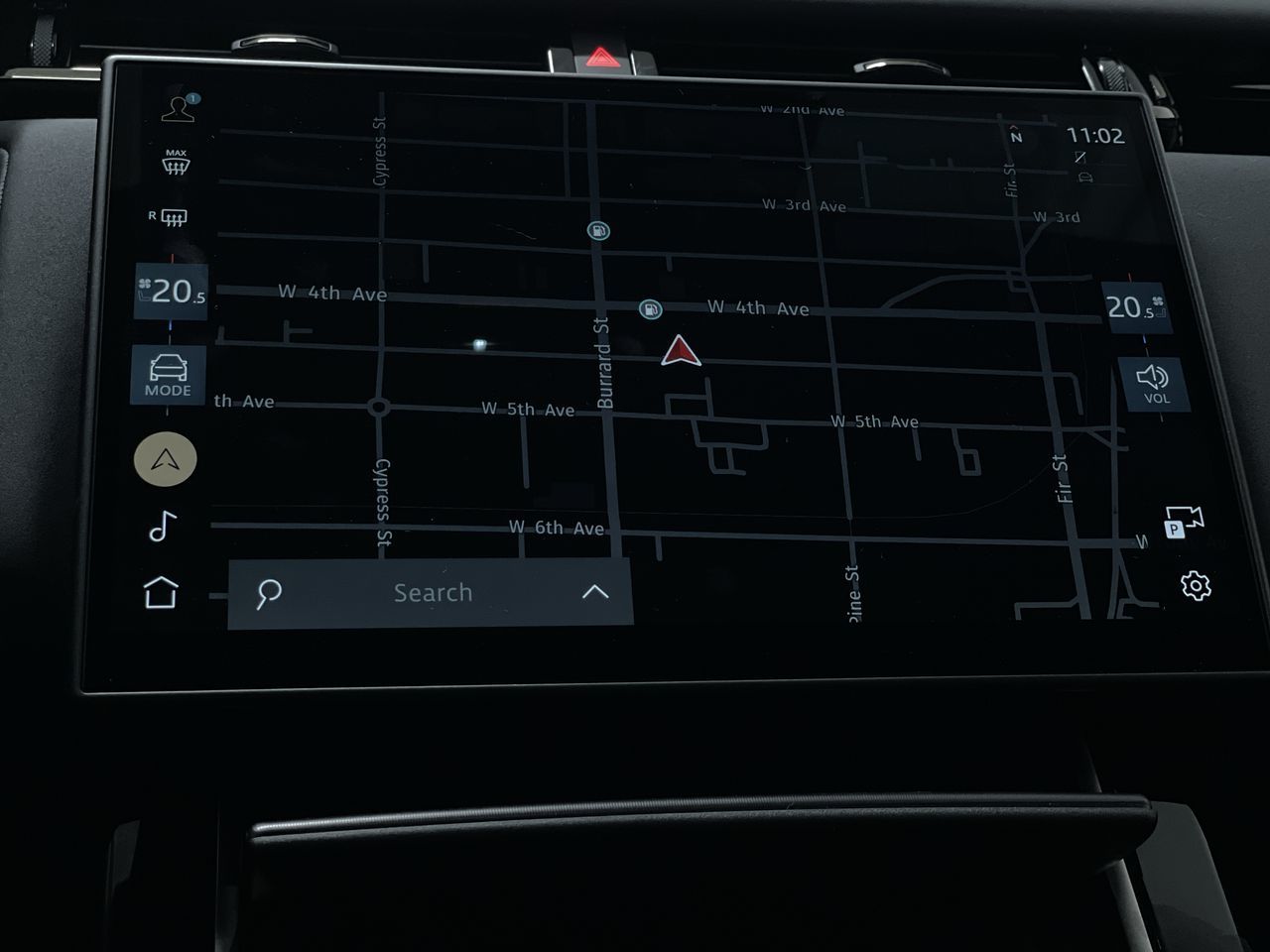Open the parking camera view
Image resolution: width=1270 pixels, height=952 pixels.
point(1183,523)
